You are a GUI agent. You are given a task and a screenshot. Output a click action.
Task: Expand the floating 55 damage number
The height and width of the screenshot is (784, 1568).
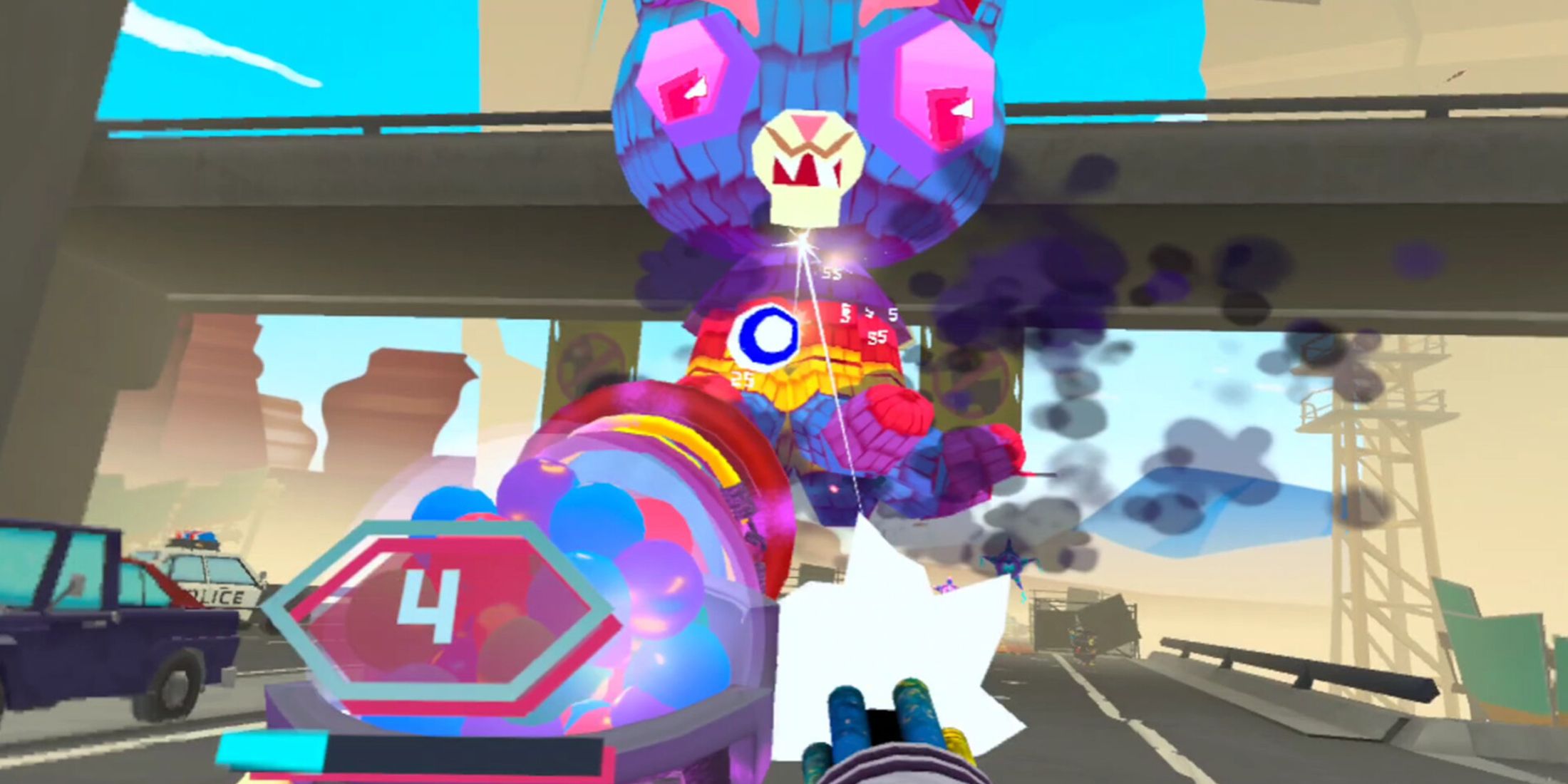tap(830, 272)
